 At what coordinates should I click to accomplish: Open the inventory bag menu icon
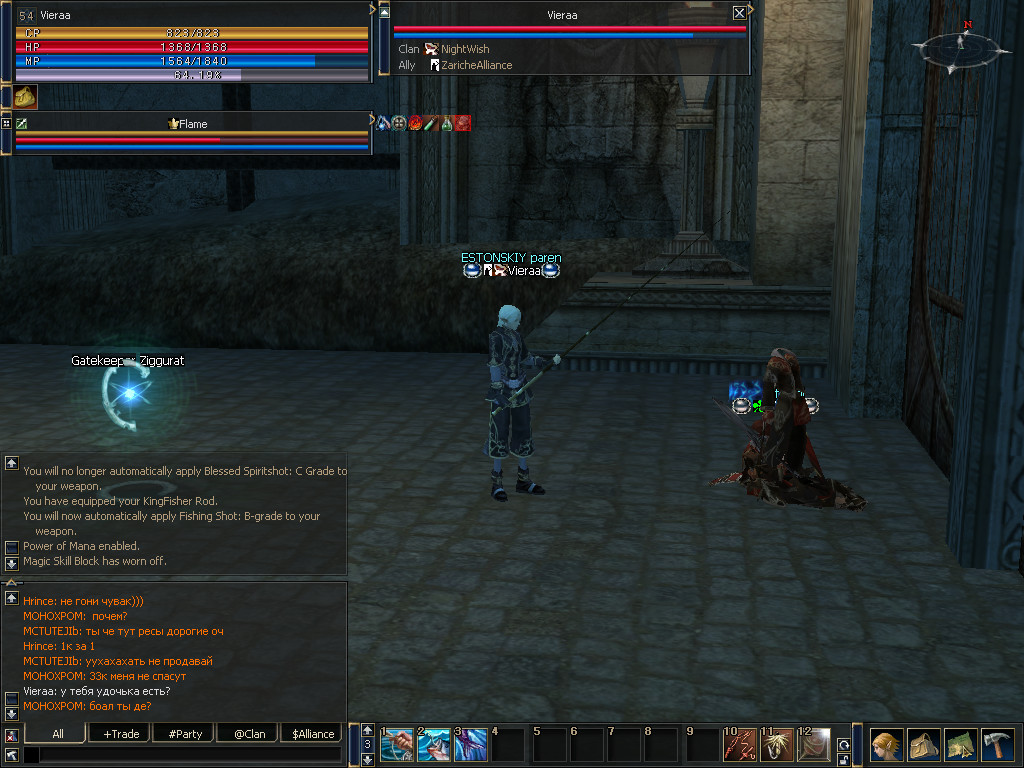click(x=924, y=745)
